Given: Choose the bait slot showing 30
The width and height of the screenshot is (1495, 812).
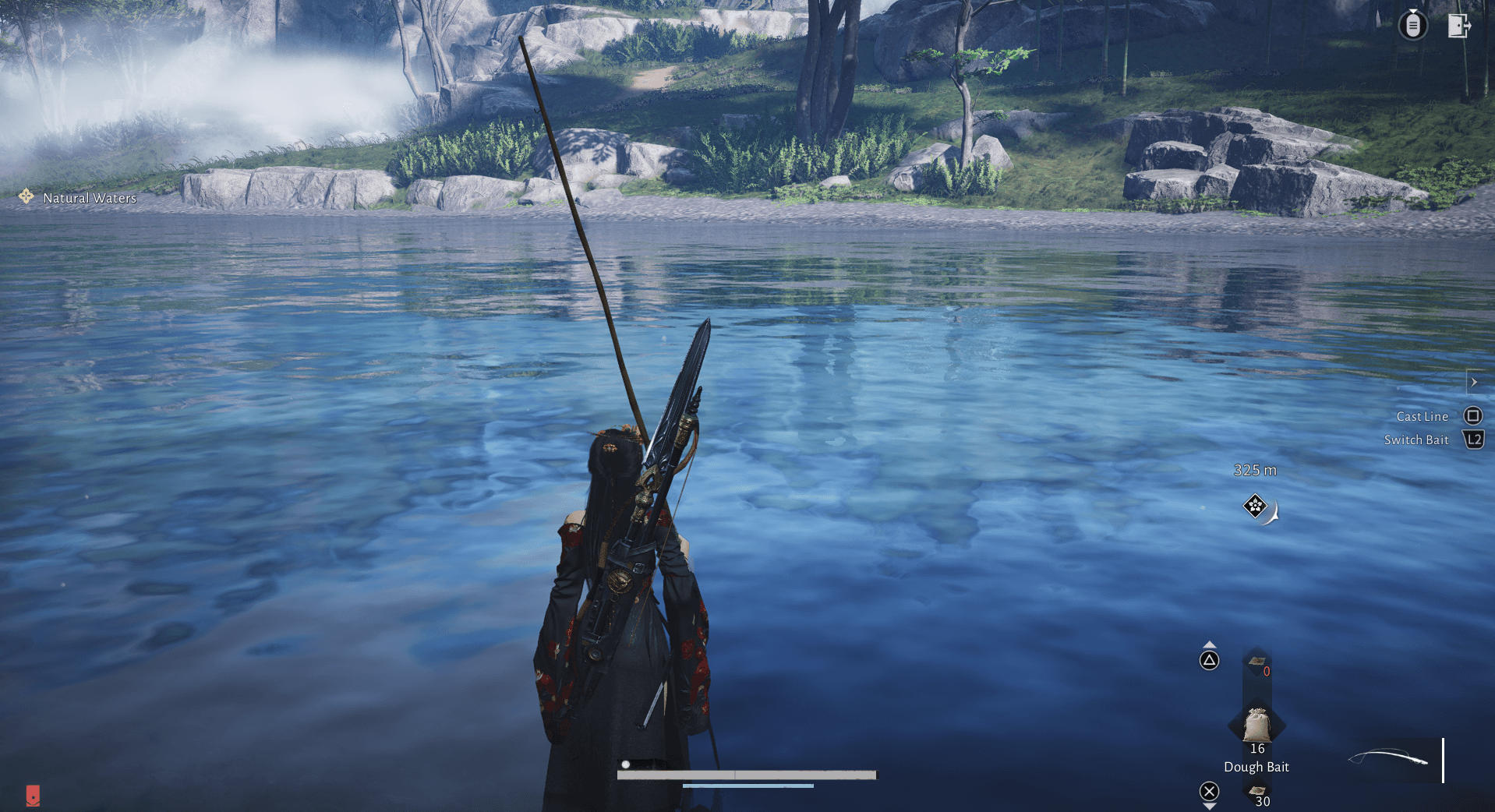Looking at the screenshot, I should coord(1257,794).
